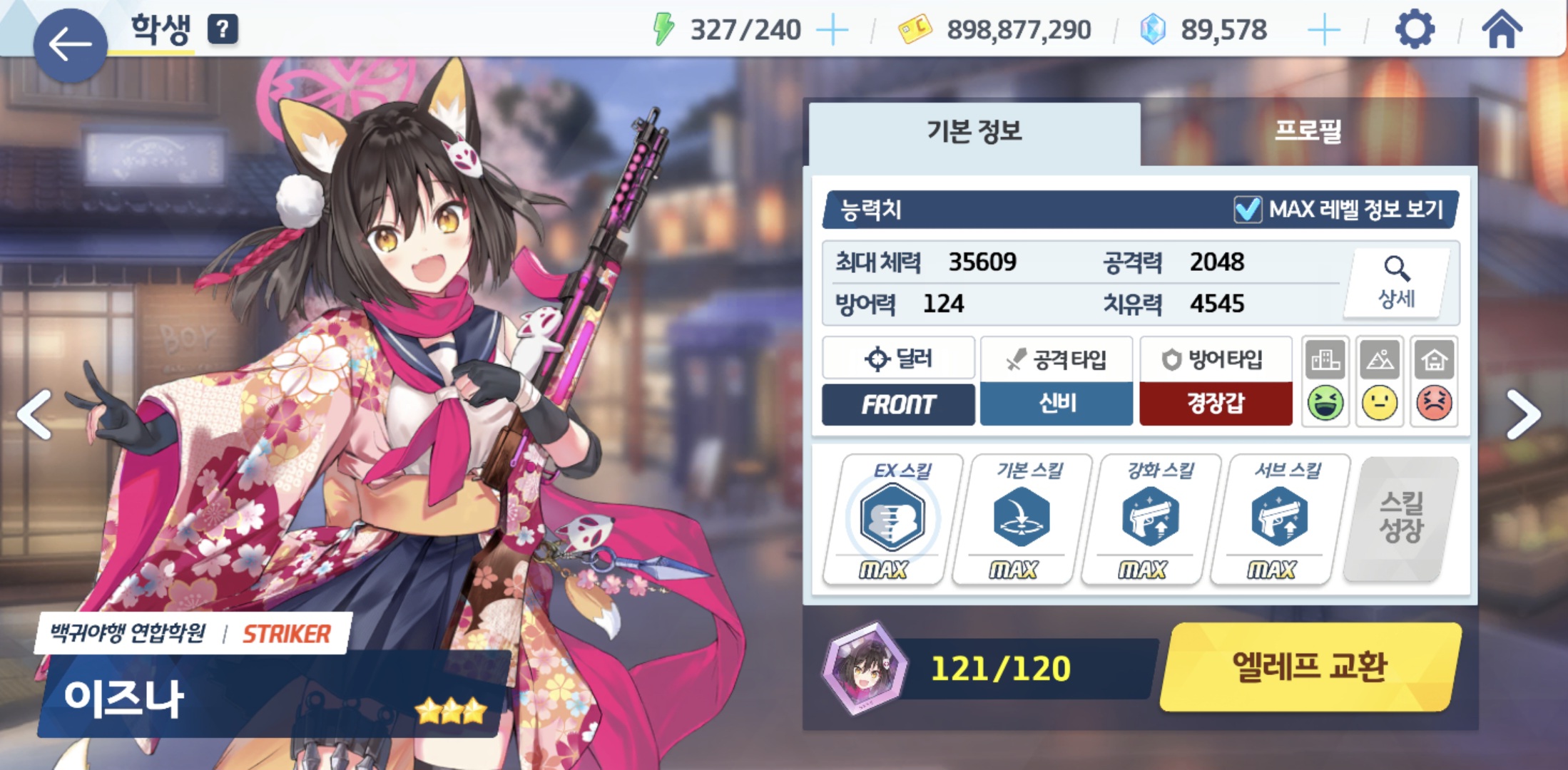Inspect the 강화 스킬 icon
Viewport: 1568px width, 770px height.
pos(1150,518)
